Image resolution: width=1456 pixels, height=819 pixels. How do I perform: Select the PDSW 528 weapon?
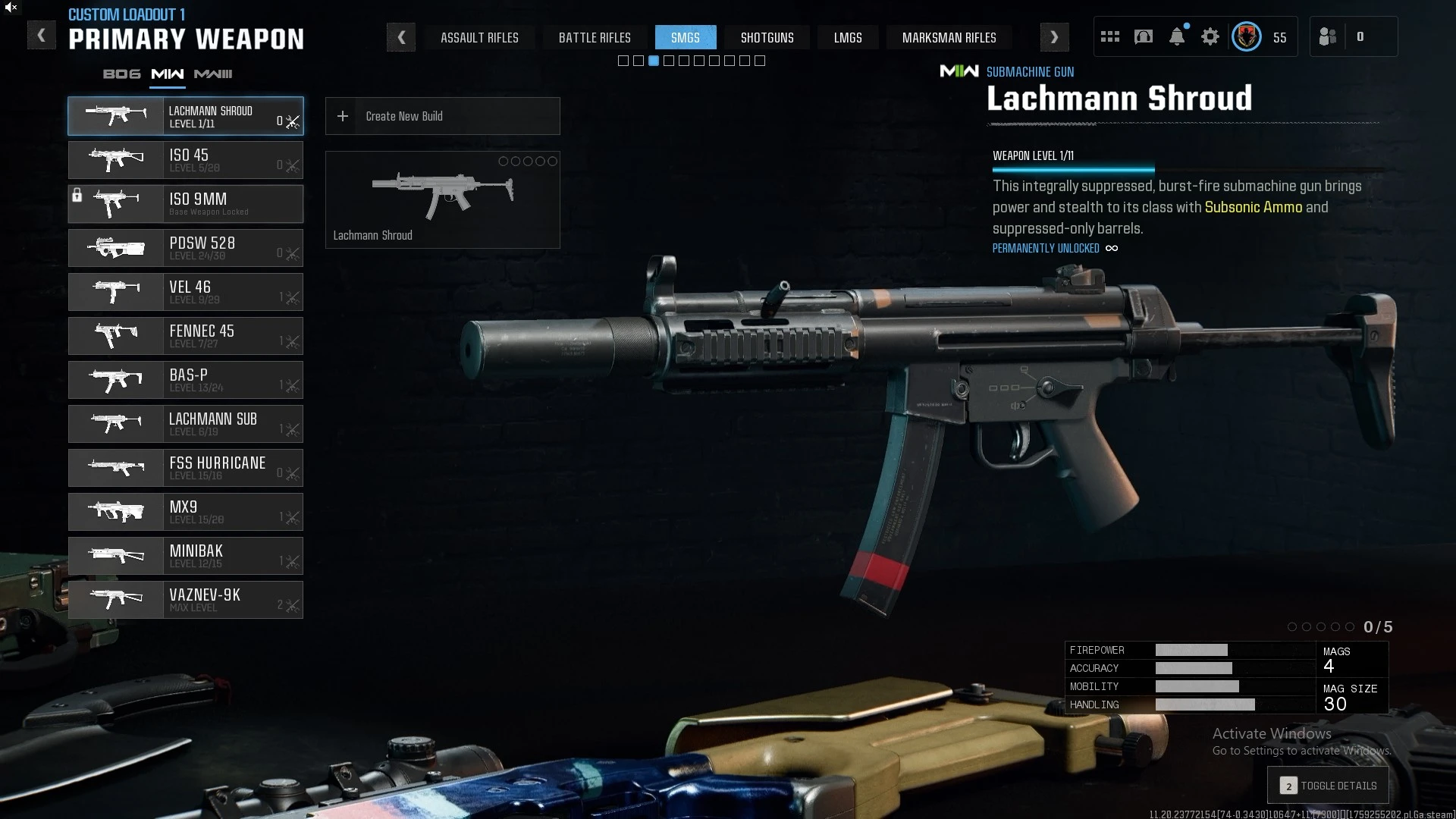[x=186, y=248]
